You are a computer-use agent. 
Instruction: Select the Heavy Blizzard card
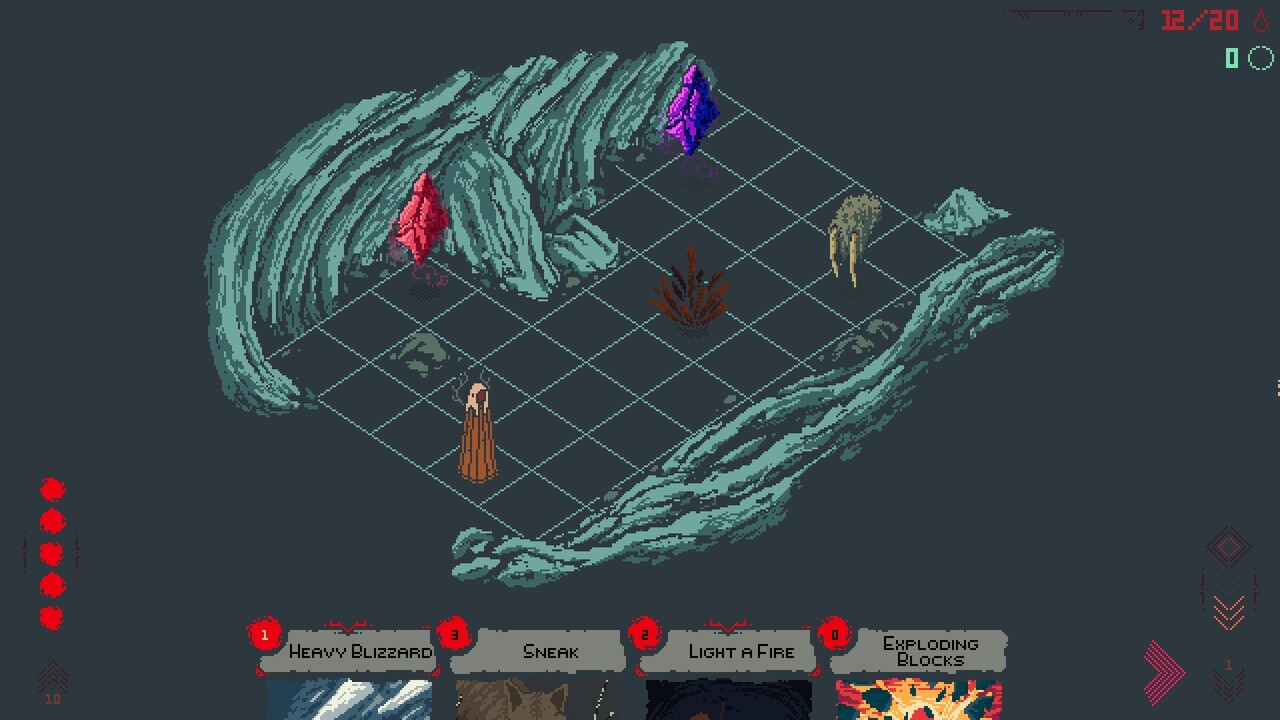349,670
